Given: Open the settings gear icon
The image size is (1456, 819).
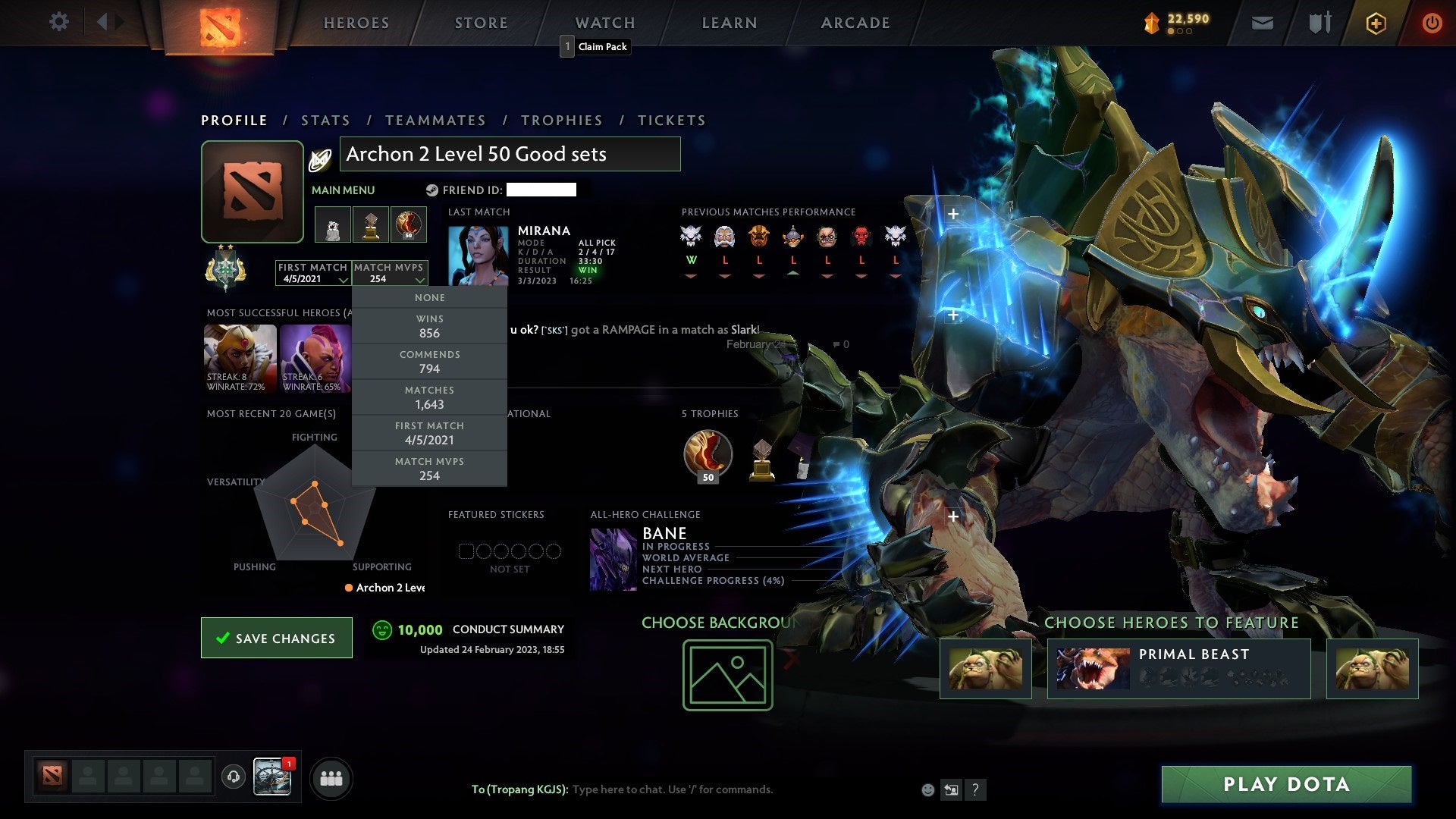Looking at the screenshot, I should 59,22.
